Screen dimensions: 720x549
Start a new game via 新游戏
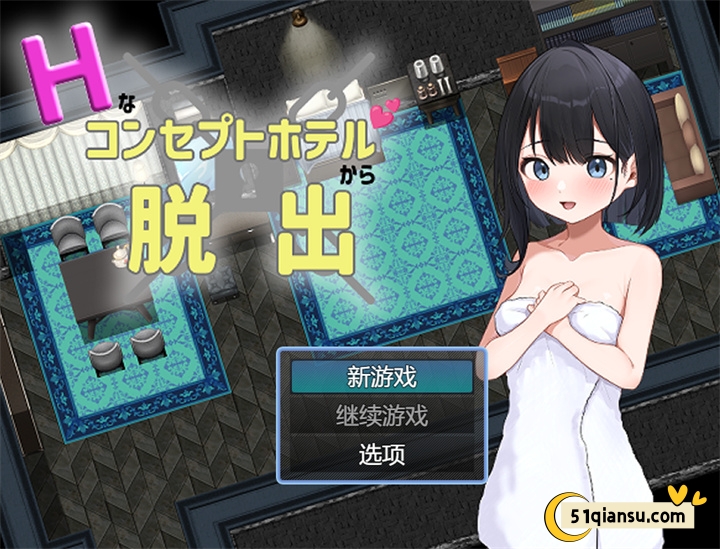[x=381, y=378]
